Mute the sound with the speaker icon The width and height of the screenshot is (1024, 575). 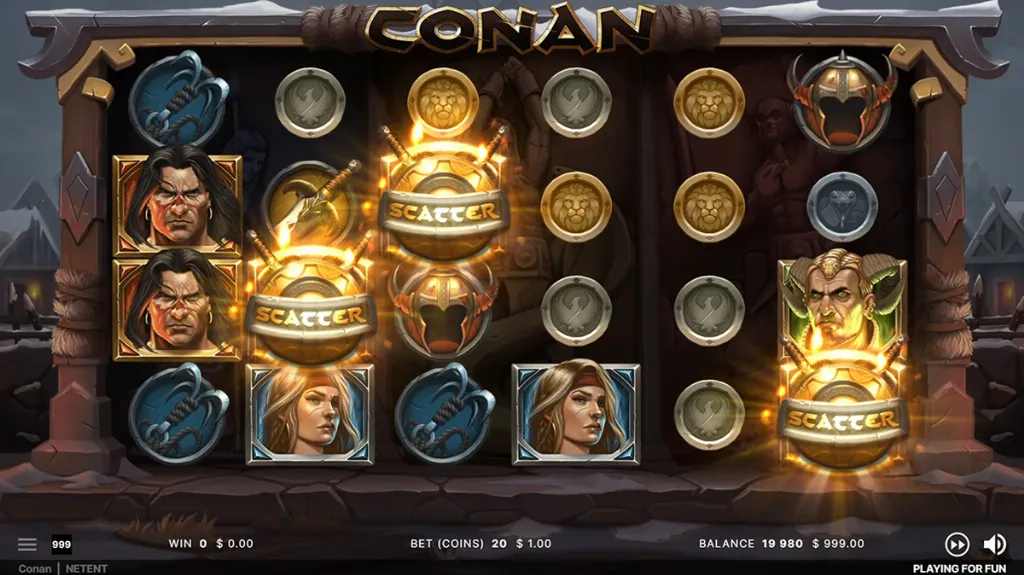tap(994, 544)
